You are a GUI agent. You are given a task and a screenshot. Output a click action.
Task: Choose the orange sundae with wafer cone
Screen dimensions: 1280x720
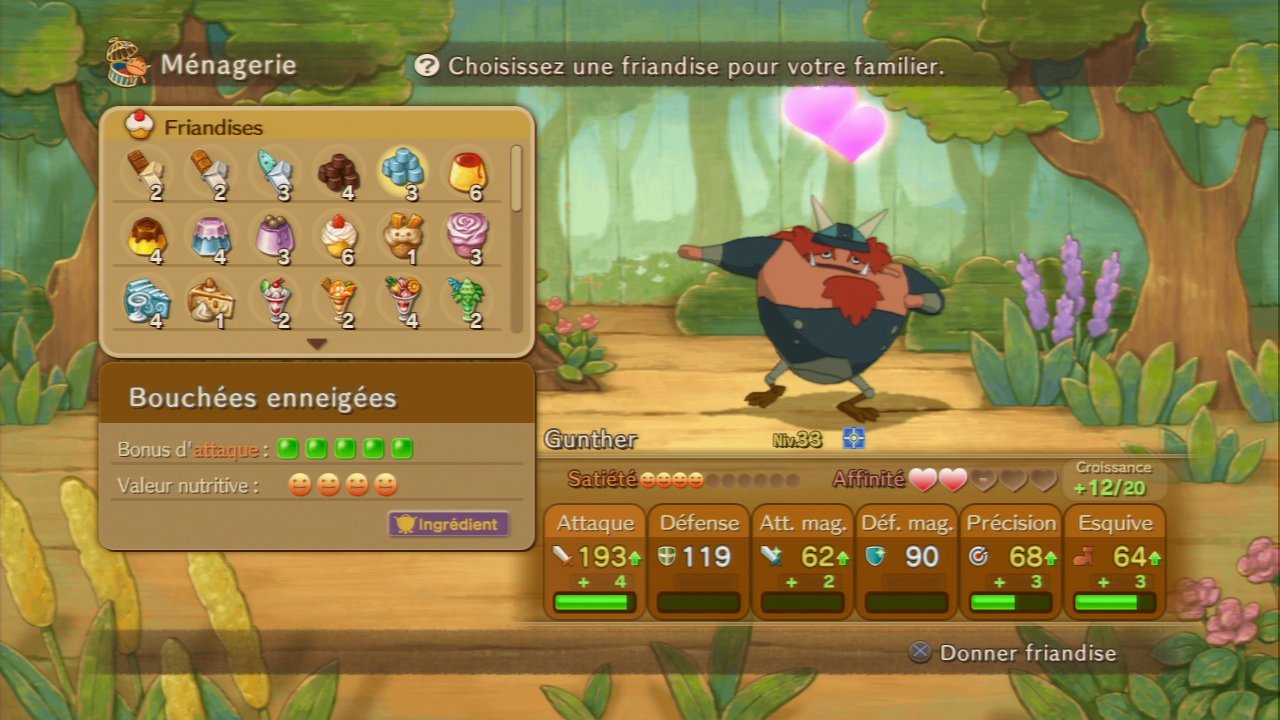click(339, 300)
